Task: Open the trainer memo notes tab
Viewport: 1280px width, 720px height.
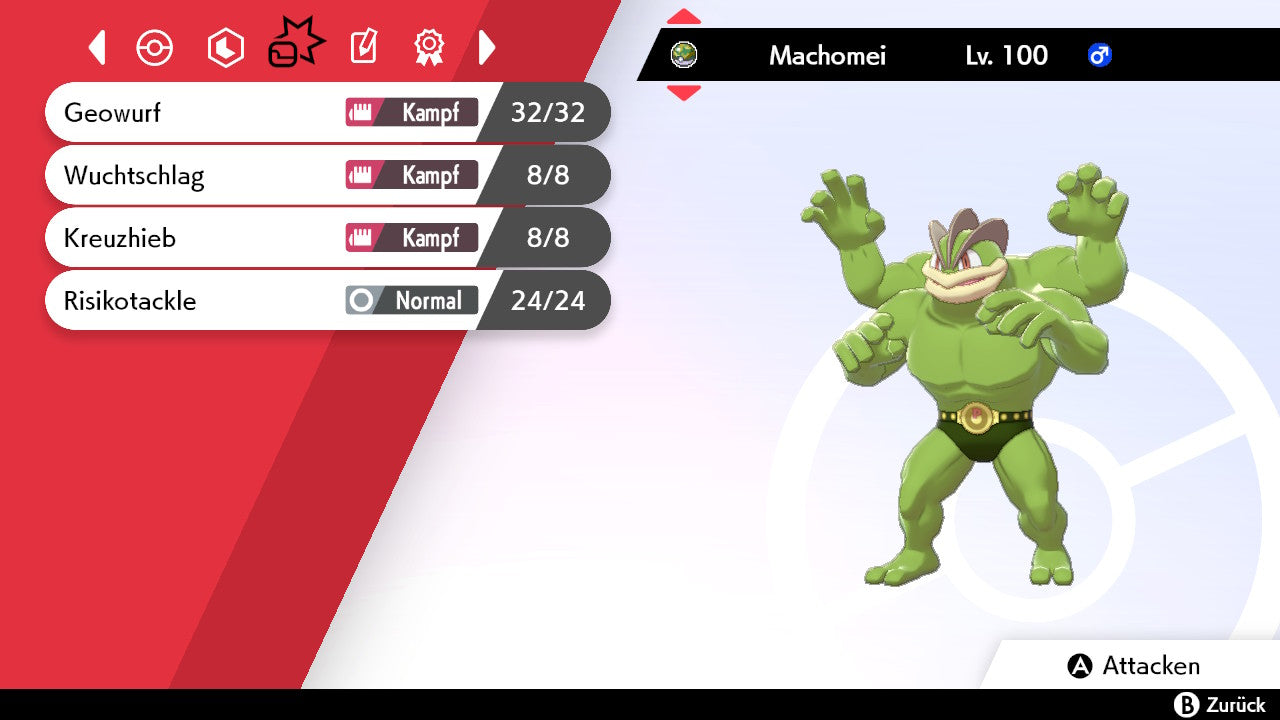Action: (x=364, y=47)
